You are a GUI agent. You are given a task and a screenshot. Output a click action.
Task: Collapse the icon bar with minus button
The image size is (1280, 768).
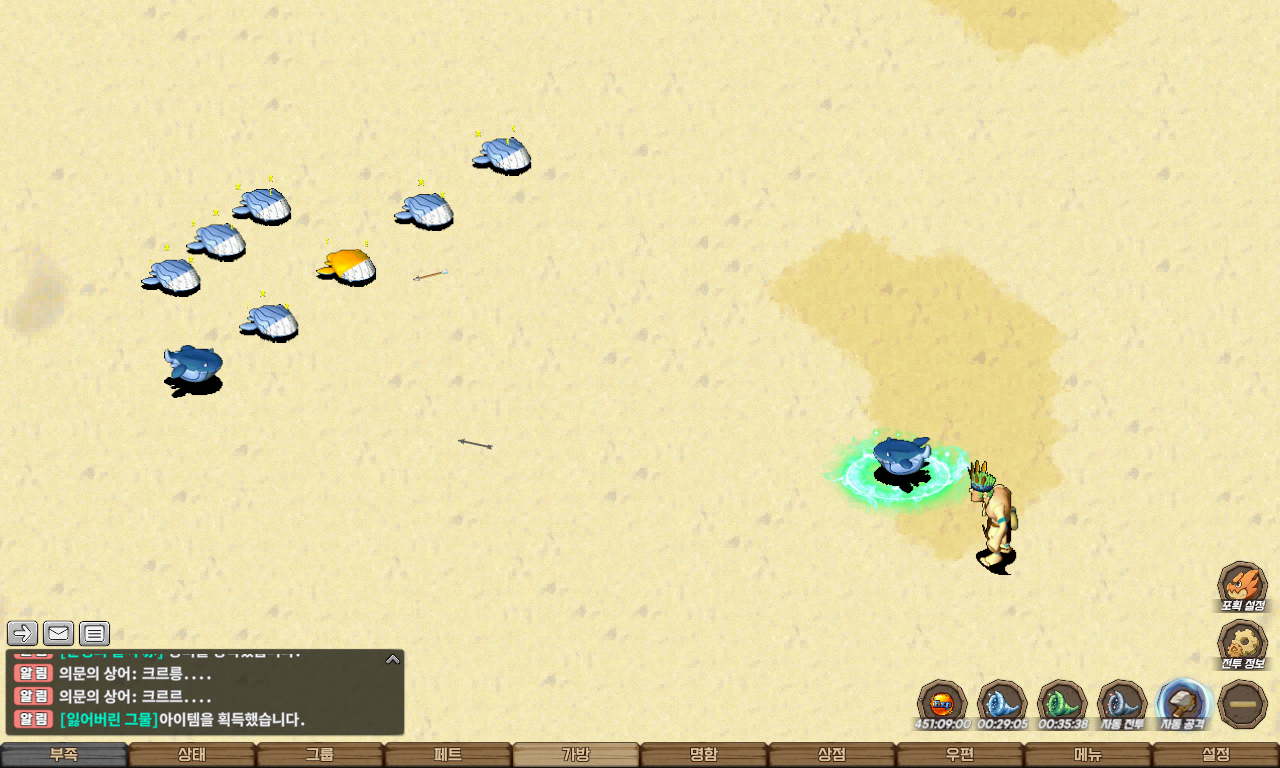1244,703
